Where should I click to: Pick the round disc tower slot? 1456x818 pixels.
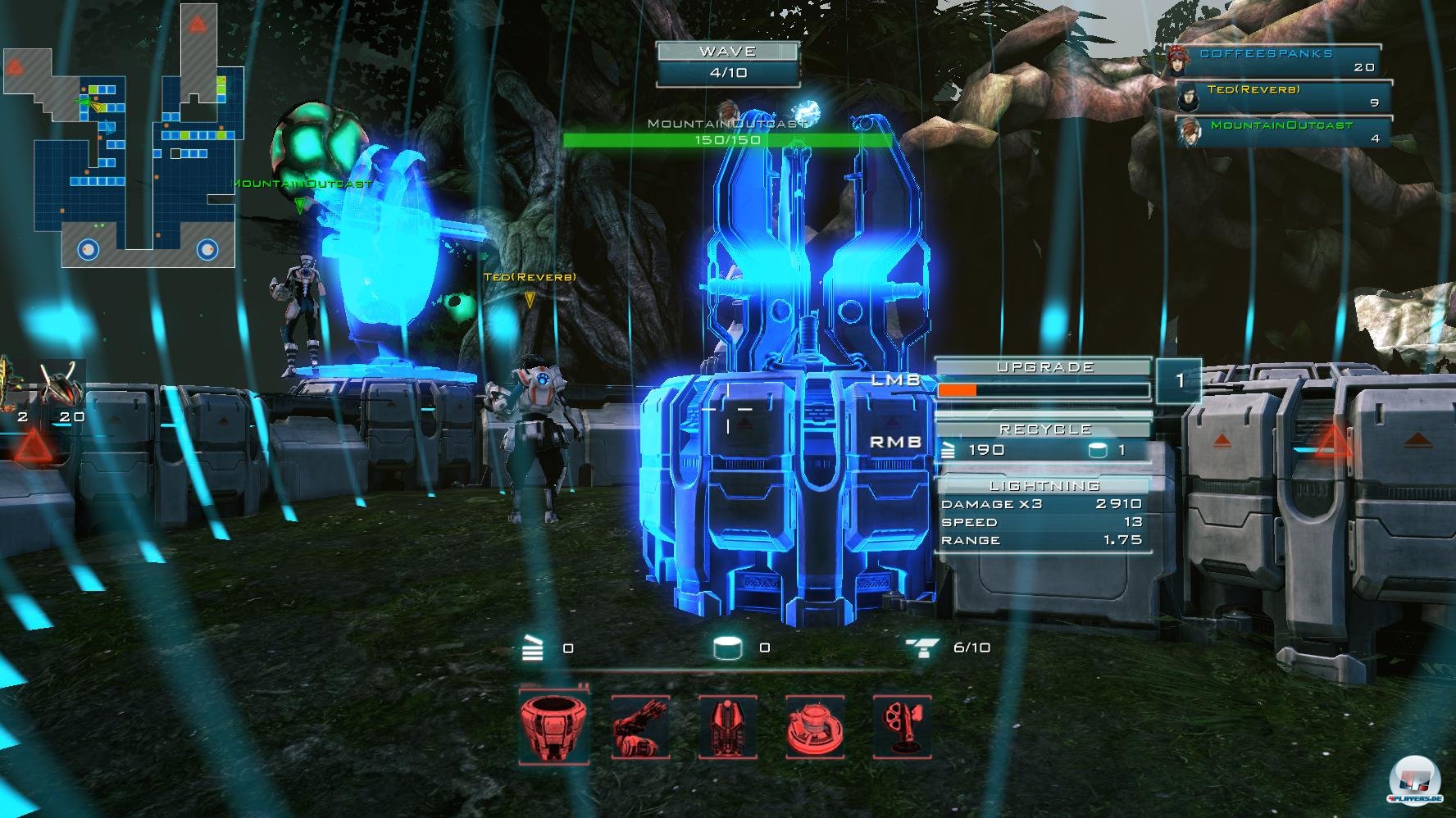pos(815,726)
